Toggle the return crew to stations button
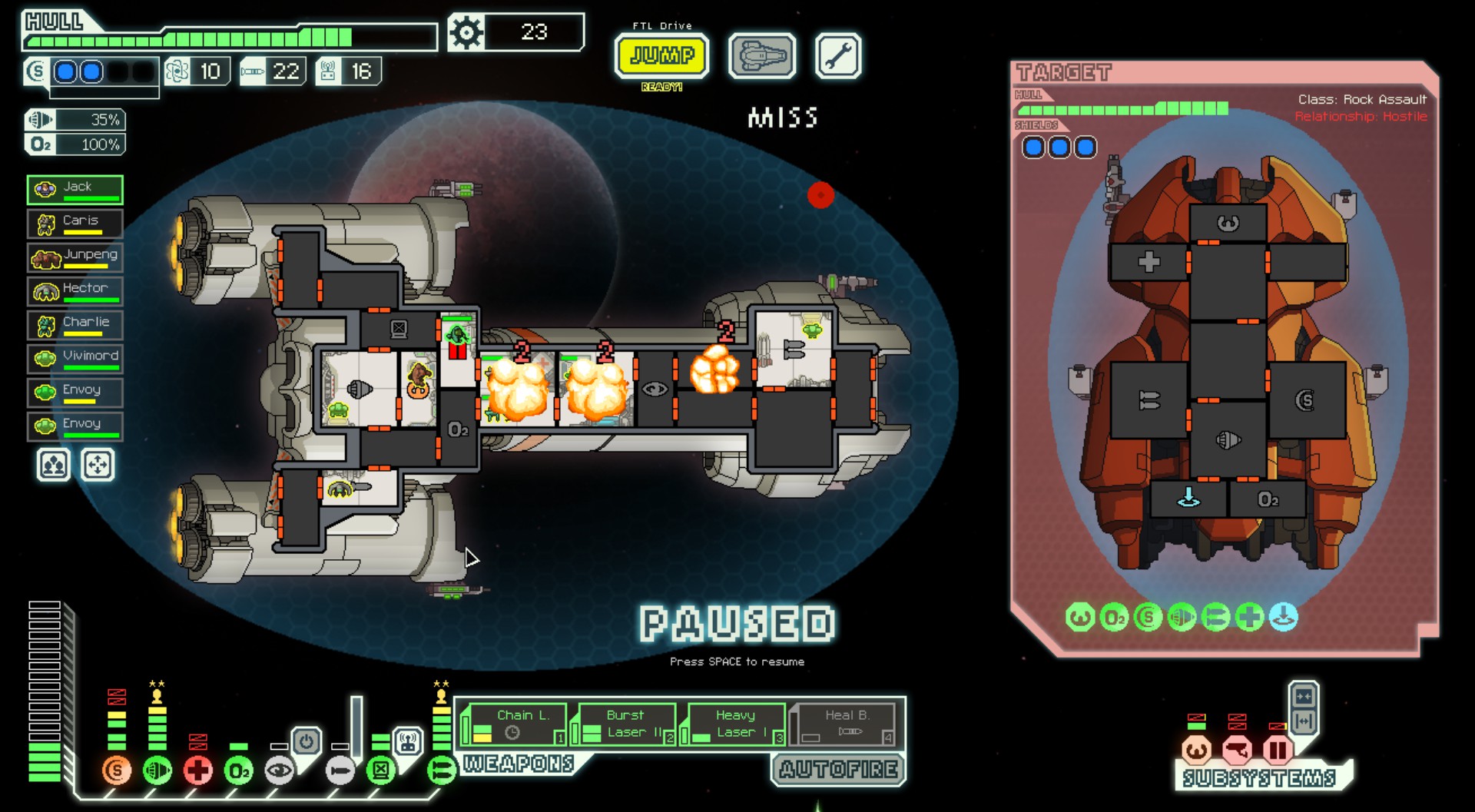 pos(97,465)
